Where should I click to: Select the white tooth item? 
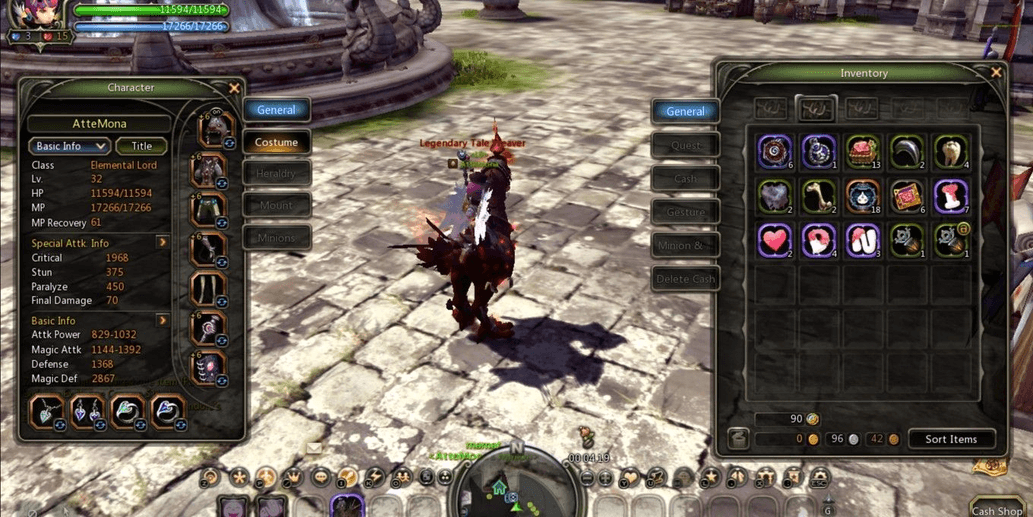[x=950, y=151]
